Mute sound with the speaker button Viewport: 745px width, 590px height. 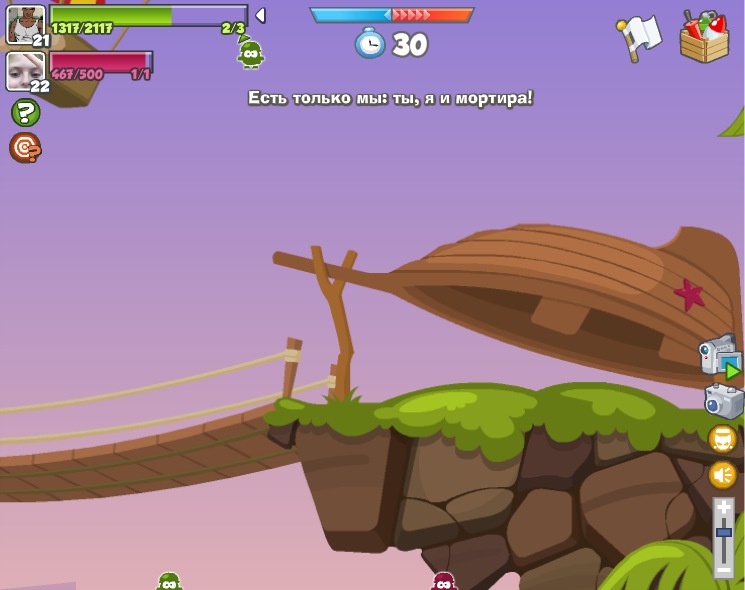coord(722,474)
